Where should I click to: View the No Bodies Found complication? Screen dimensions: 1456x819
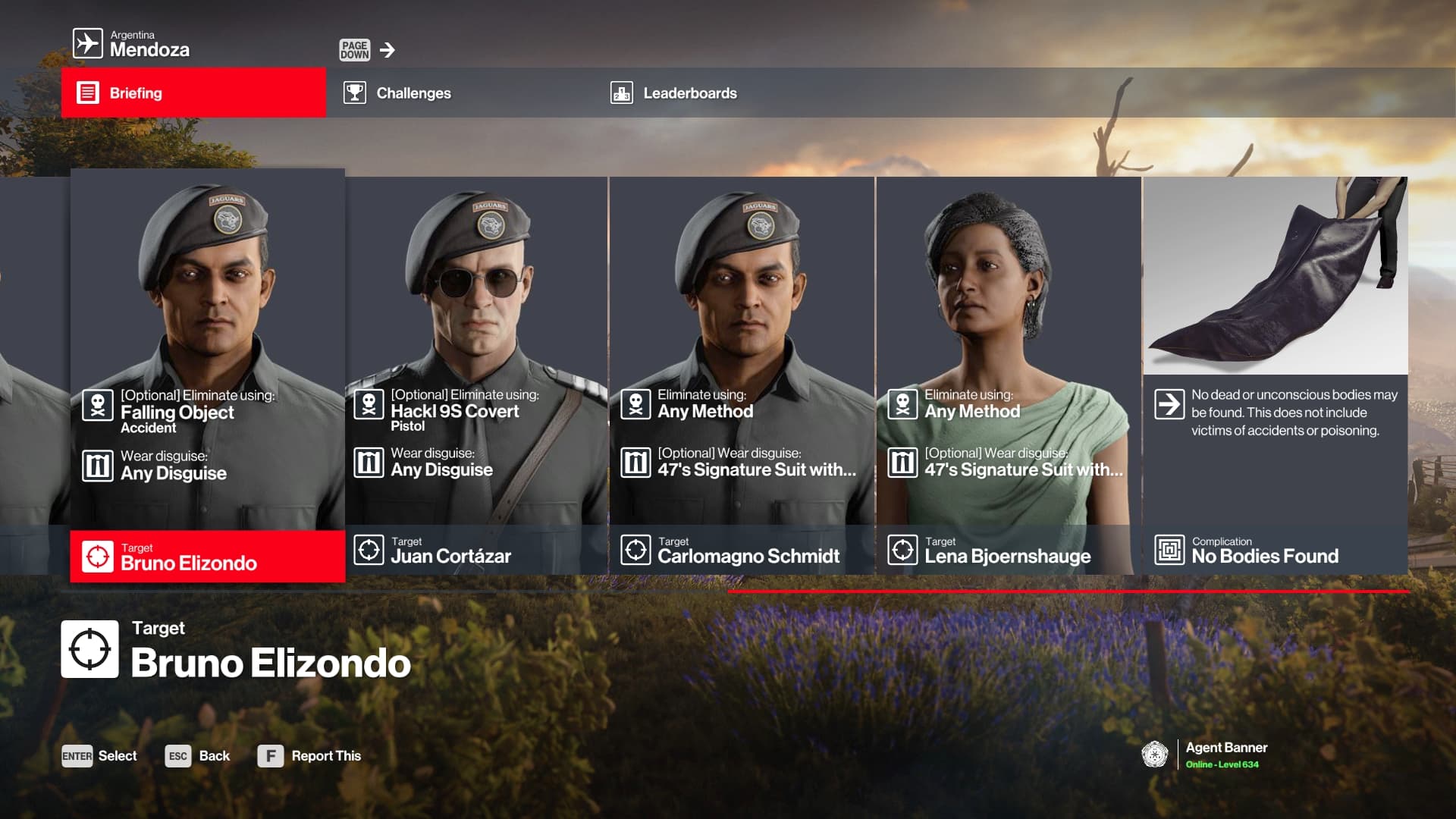tap(1276, 375)
